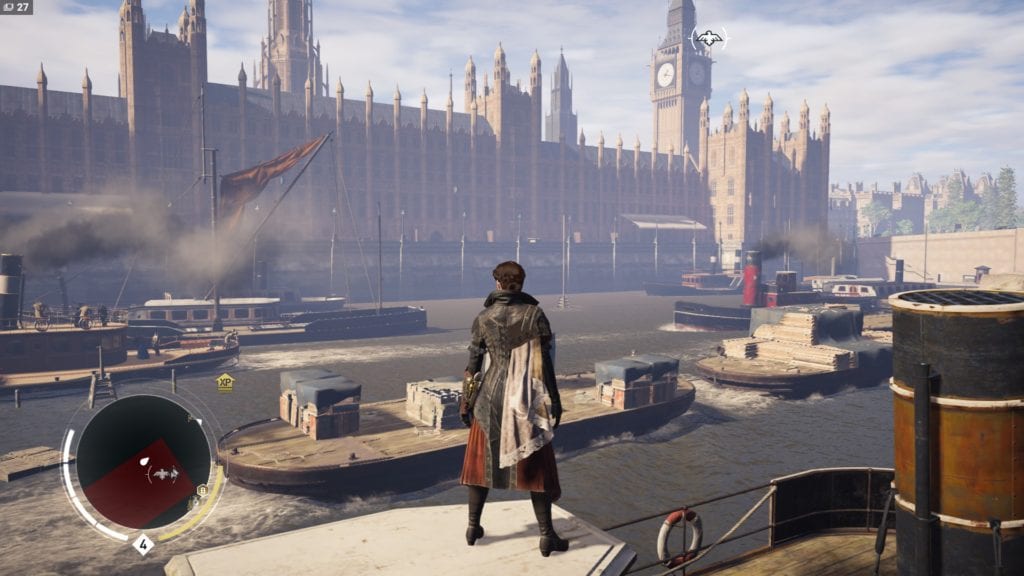Click the yellow XP marker icon

click(225, 381)
